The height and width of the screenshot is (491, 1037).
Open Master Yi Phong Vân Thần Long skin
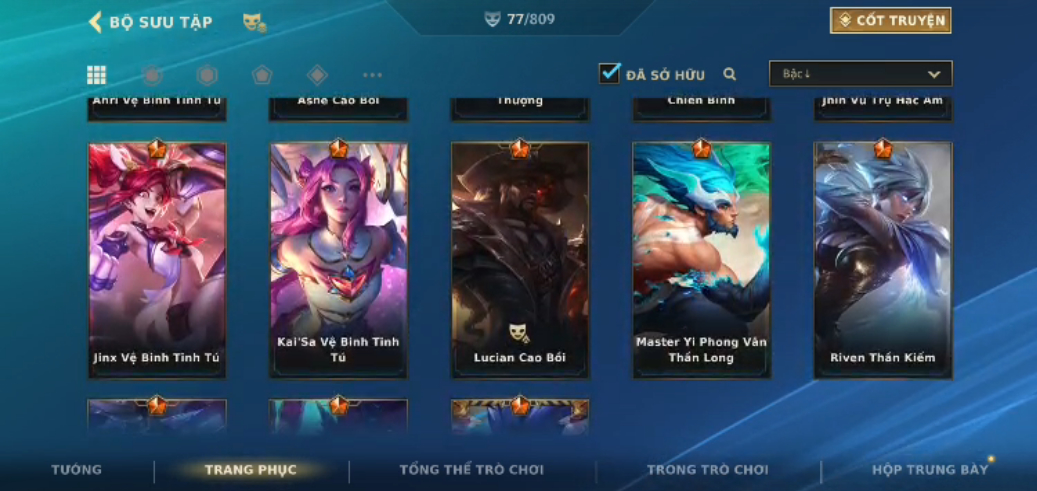pos(701,260)
